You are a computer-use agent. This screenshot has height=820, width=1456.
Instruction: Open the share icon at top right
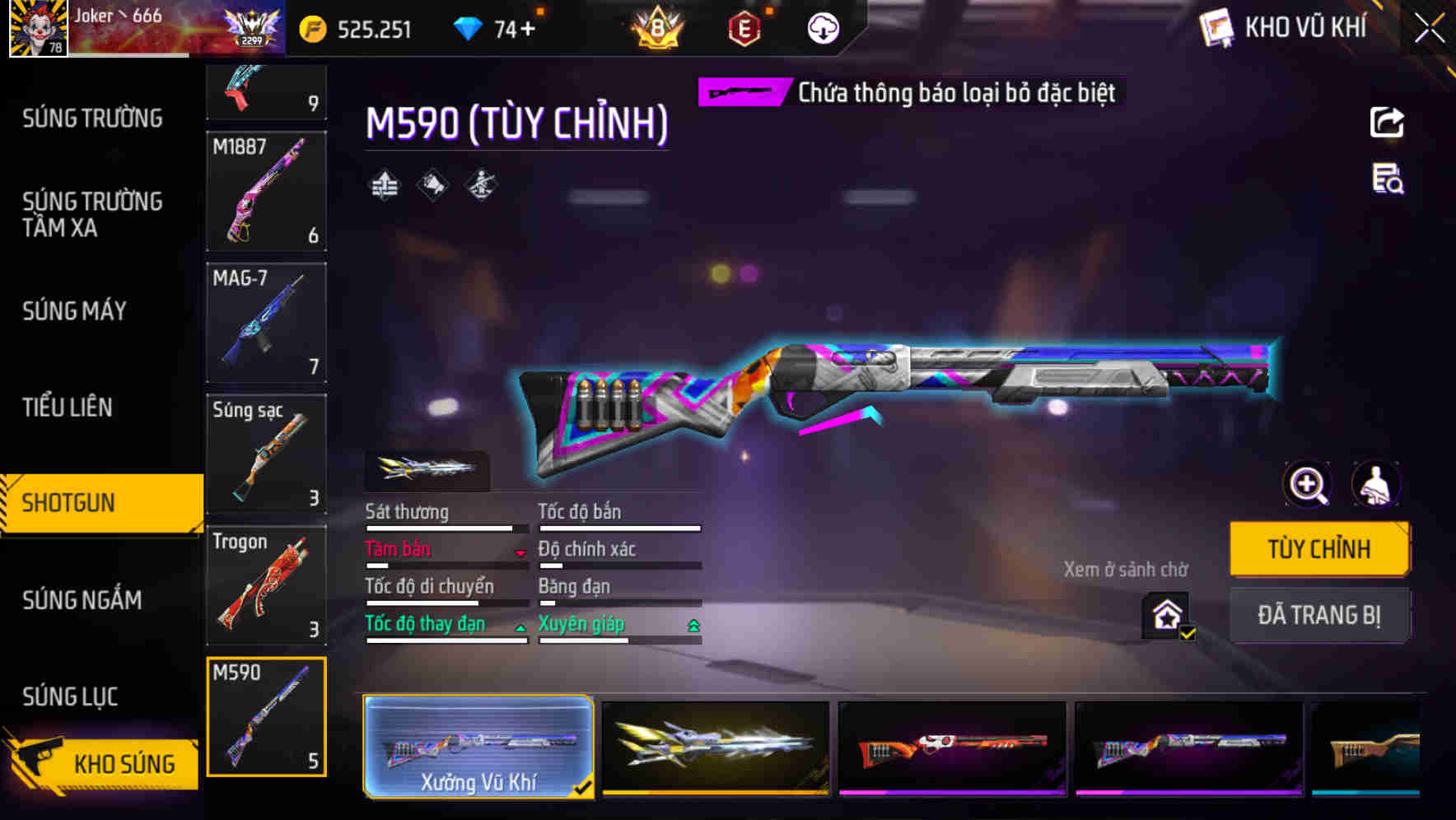1388,122
